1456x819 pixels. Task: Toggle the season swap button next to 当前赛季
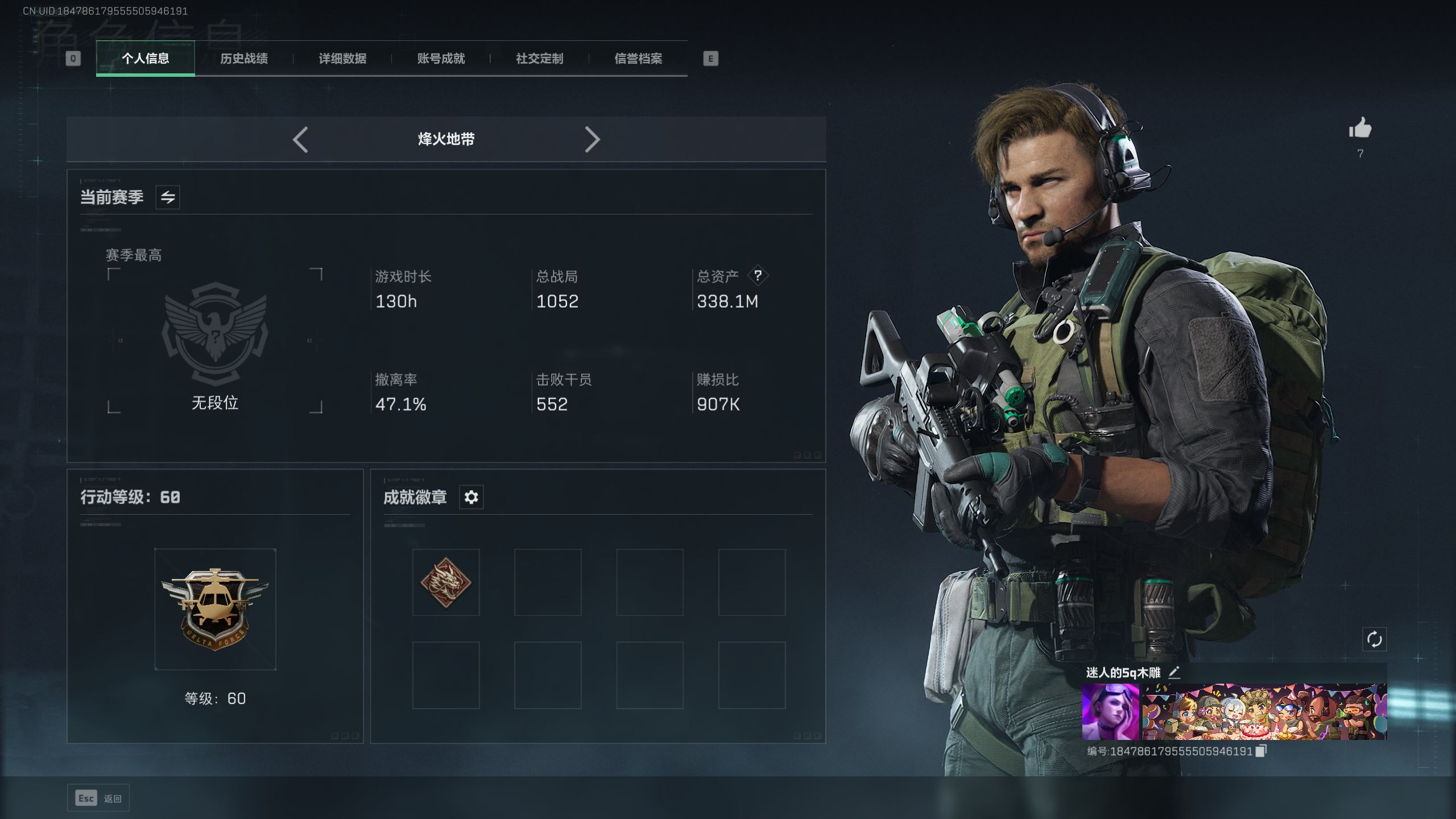pos(168,197)
